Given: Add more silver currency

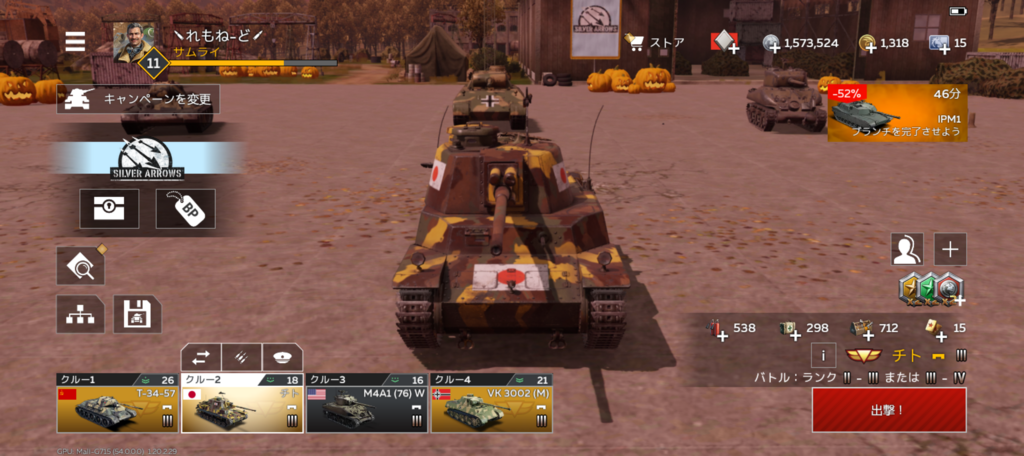Looking at the screenshot, I should [773, 43].
